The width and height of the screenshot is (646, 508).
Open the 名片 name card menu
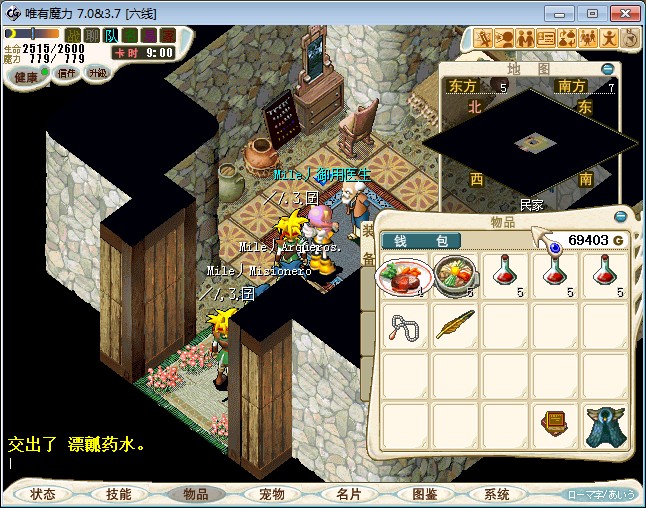[x=348, y=494]
